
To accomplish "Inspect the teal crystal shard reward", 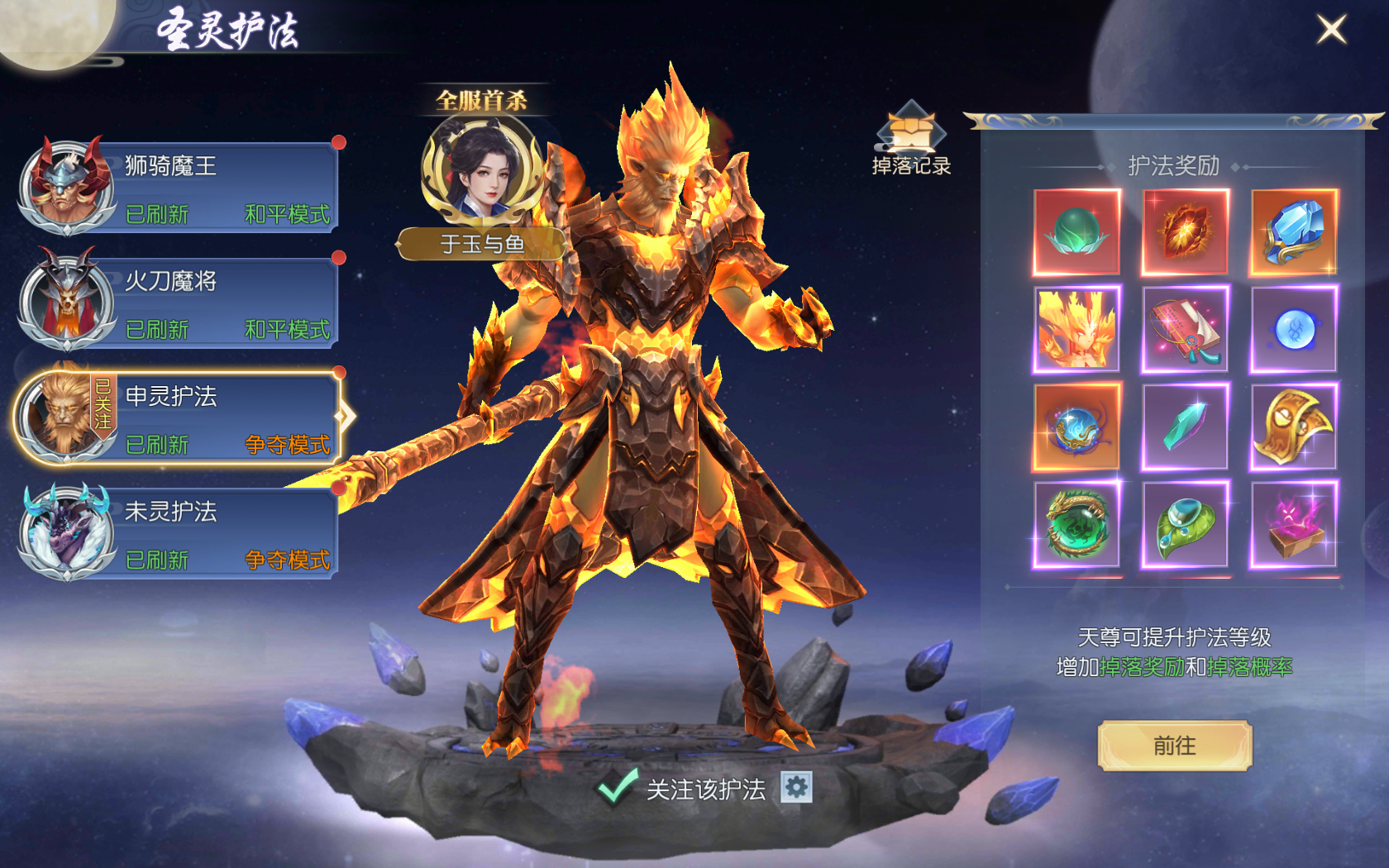I will 1186,427.
